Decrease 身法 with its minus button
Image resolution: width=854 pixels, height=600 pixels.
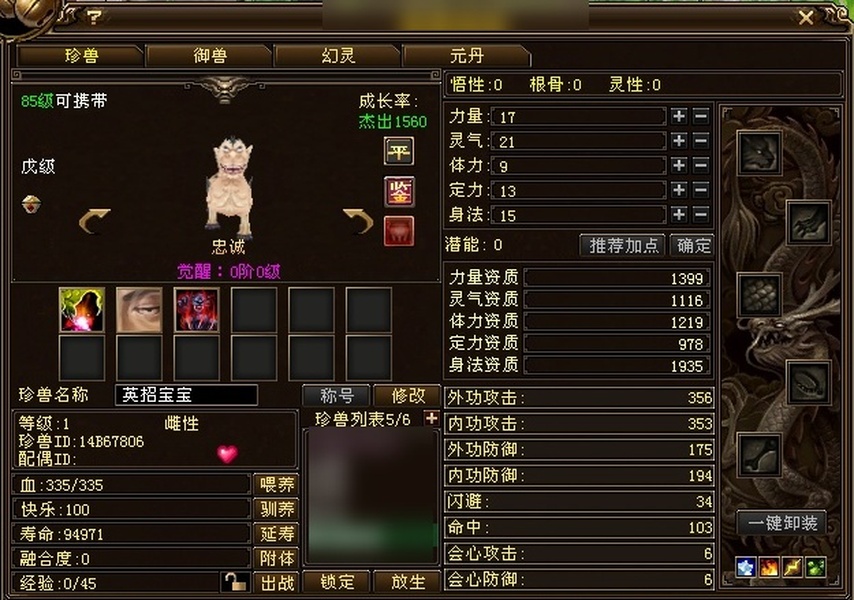[701, 214]
